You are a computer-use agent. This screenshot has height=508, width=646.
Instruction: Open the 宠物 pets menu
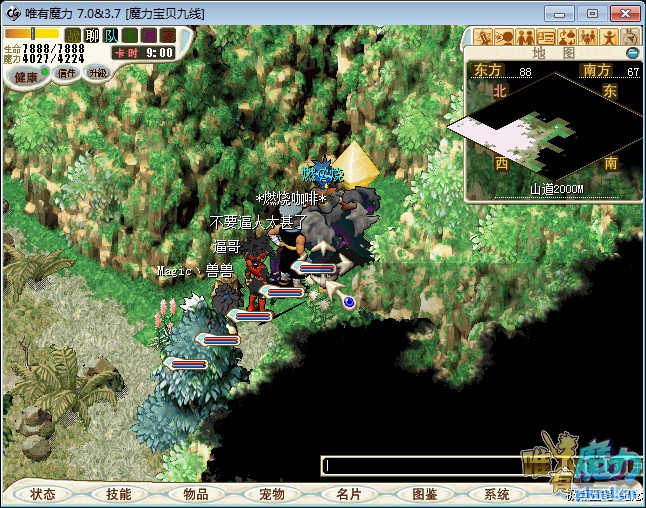coord(272,494)
